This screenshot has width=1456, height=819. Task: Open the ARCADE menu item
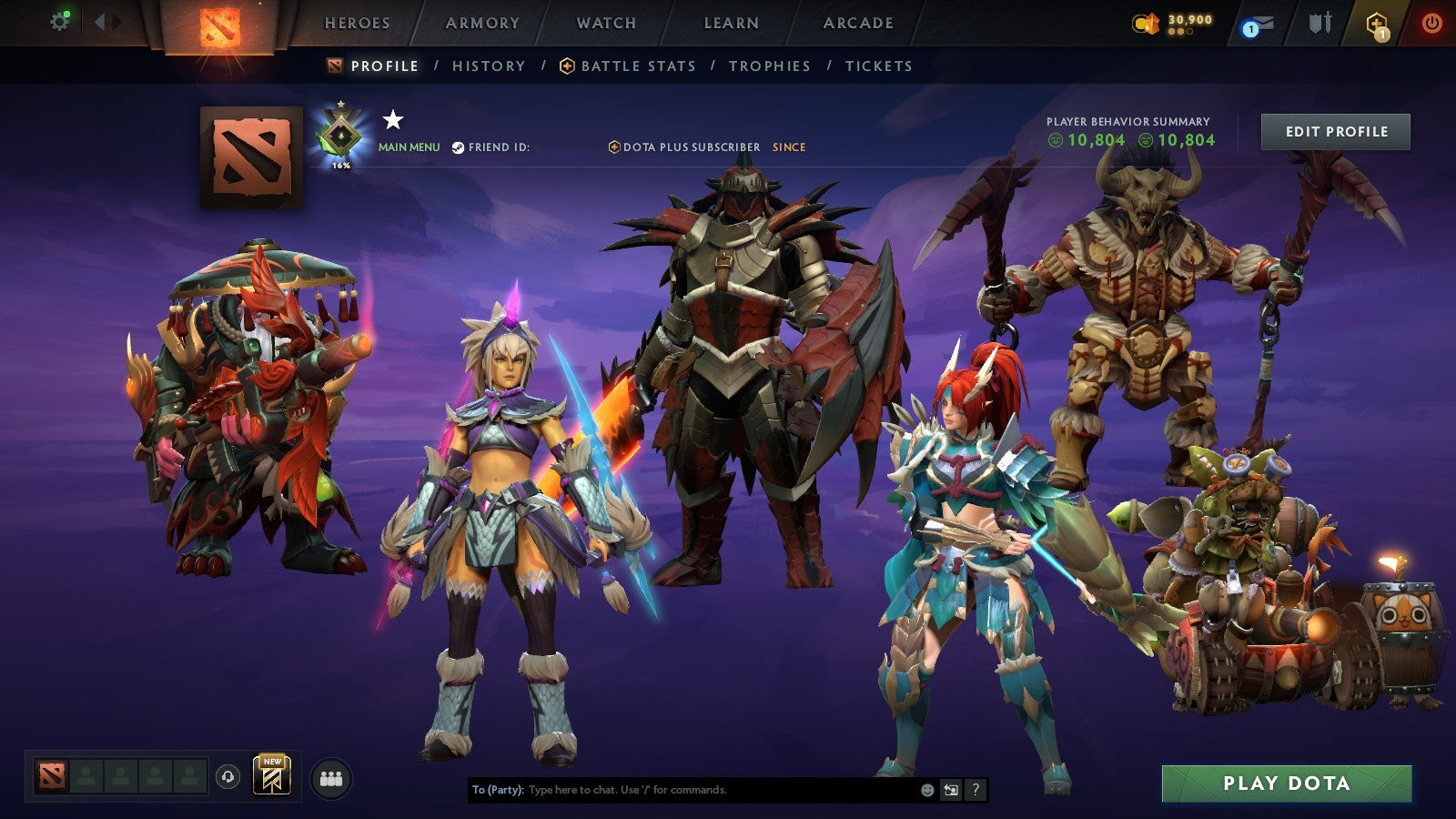(859, 24)
